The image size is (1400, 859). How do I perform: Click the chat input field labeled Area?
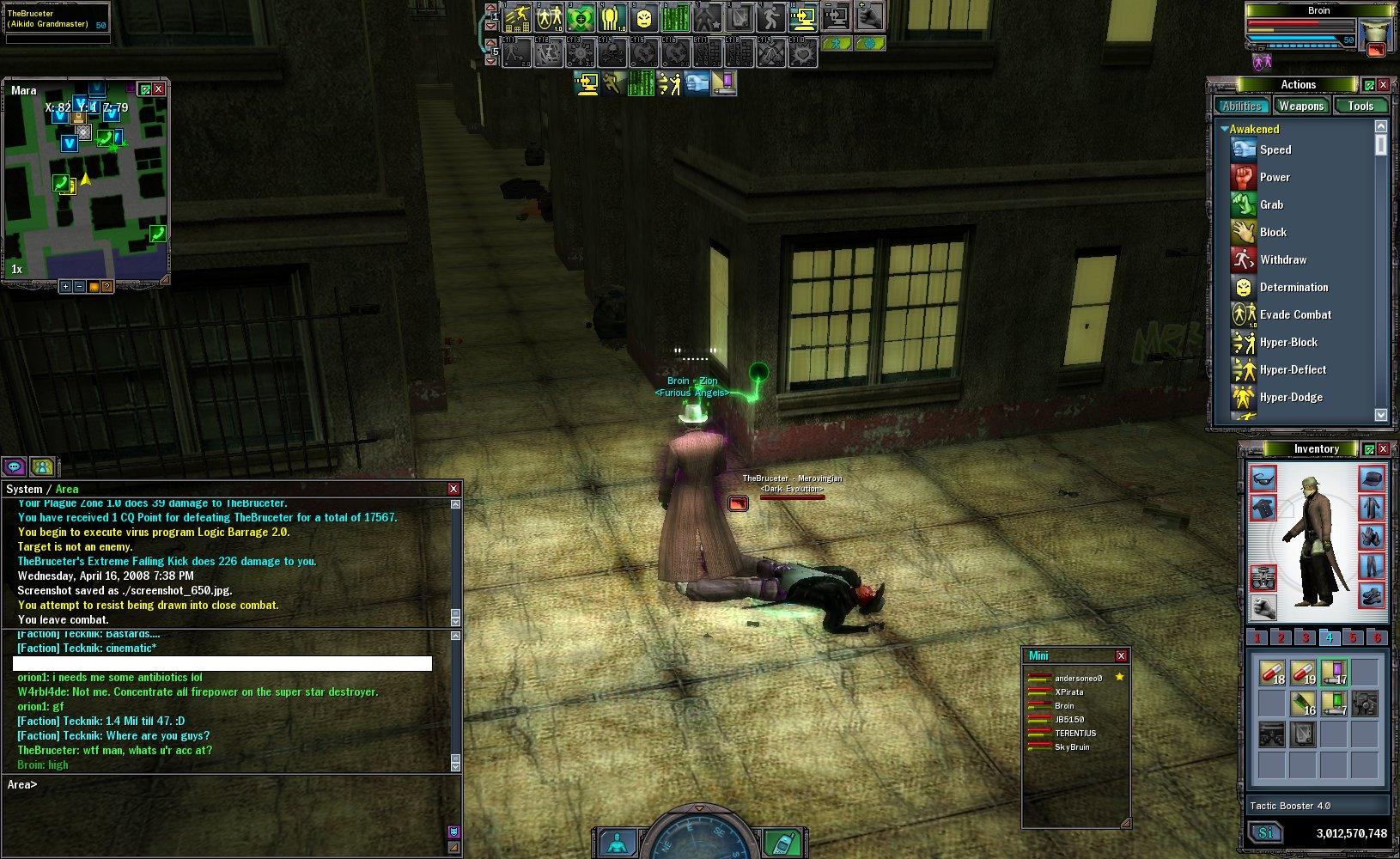[x=232, y=784]
